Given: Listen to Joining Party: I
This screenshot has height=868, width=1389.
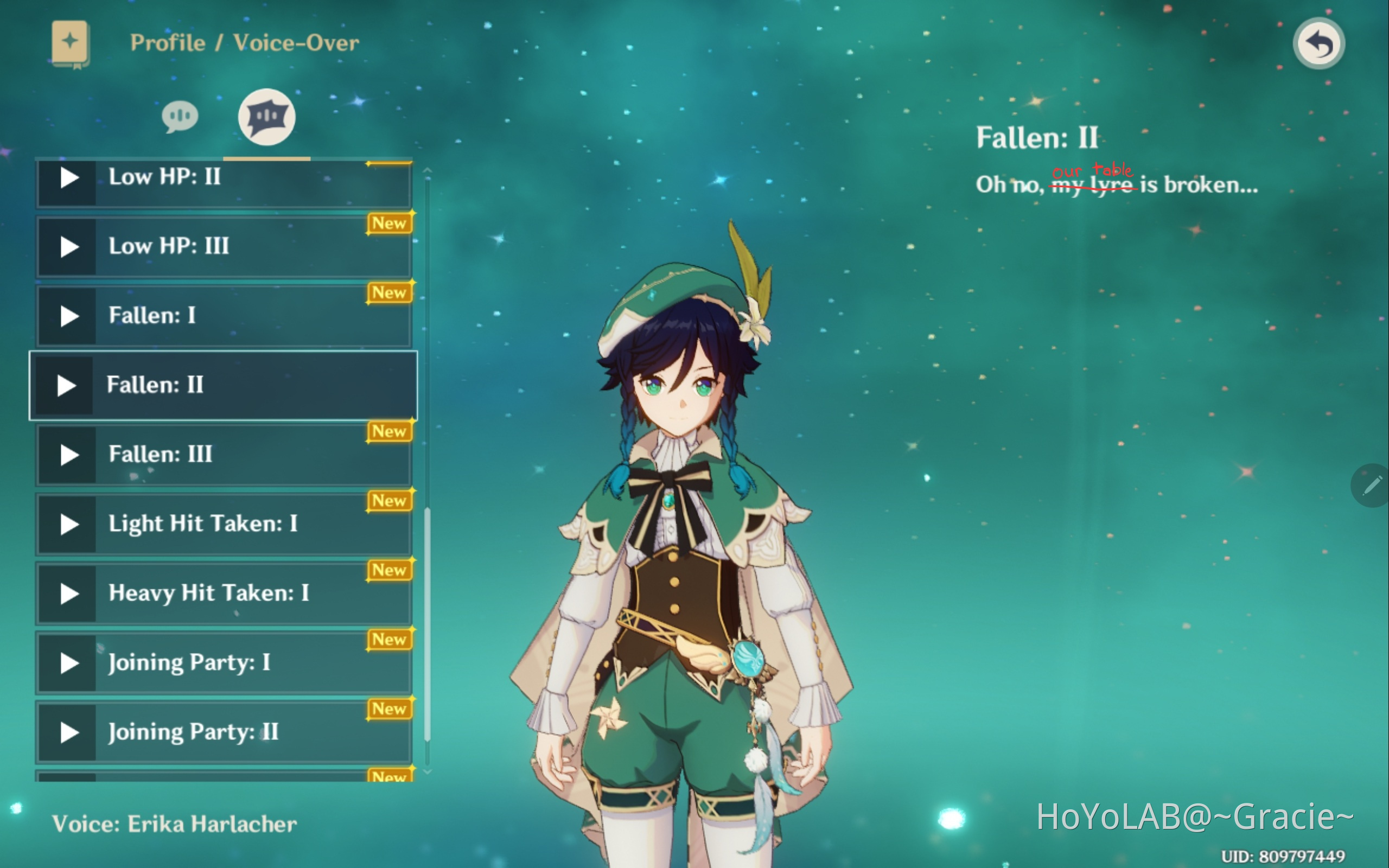Looking at the screenshot, I should (x=69, y=663).
